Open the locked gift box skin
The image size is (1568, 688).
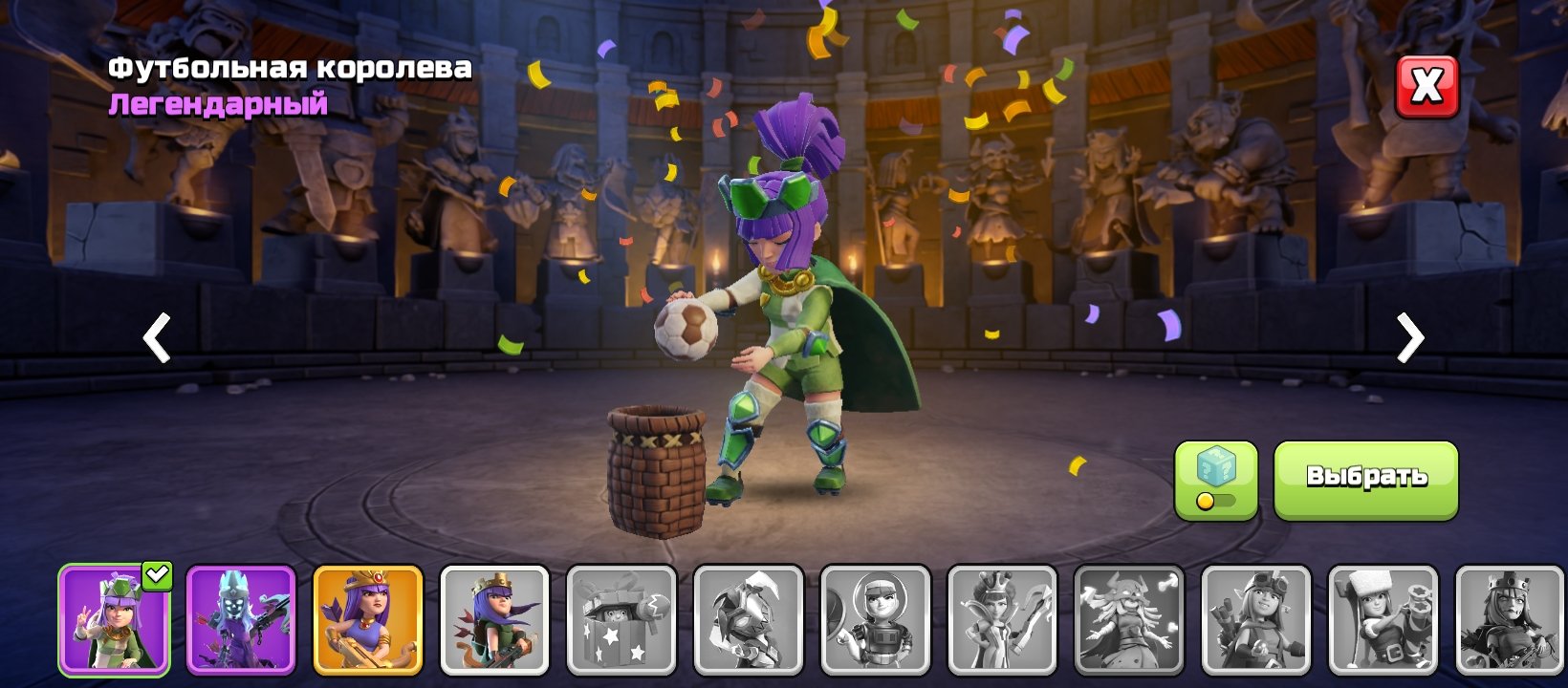coord(621,619)
